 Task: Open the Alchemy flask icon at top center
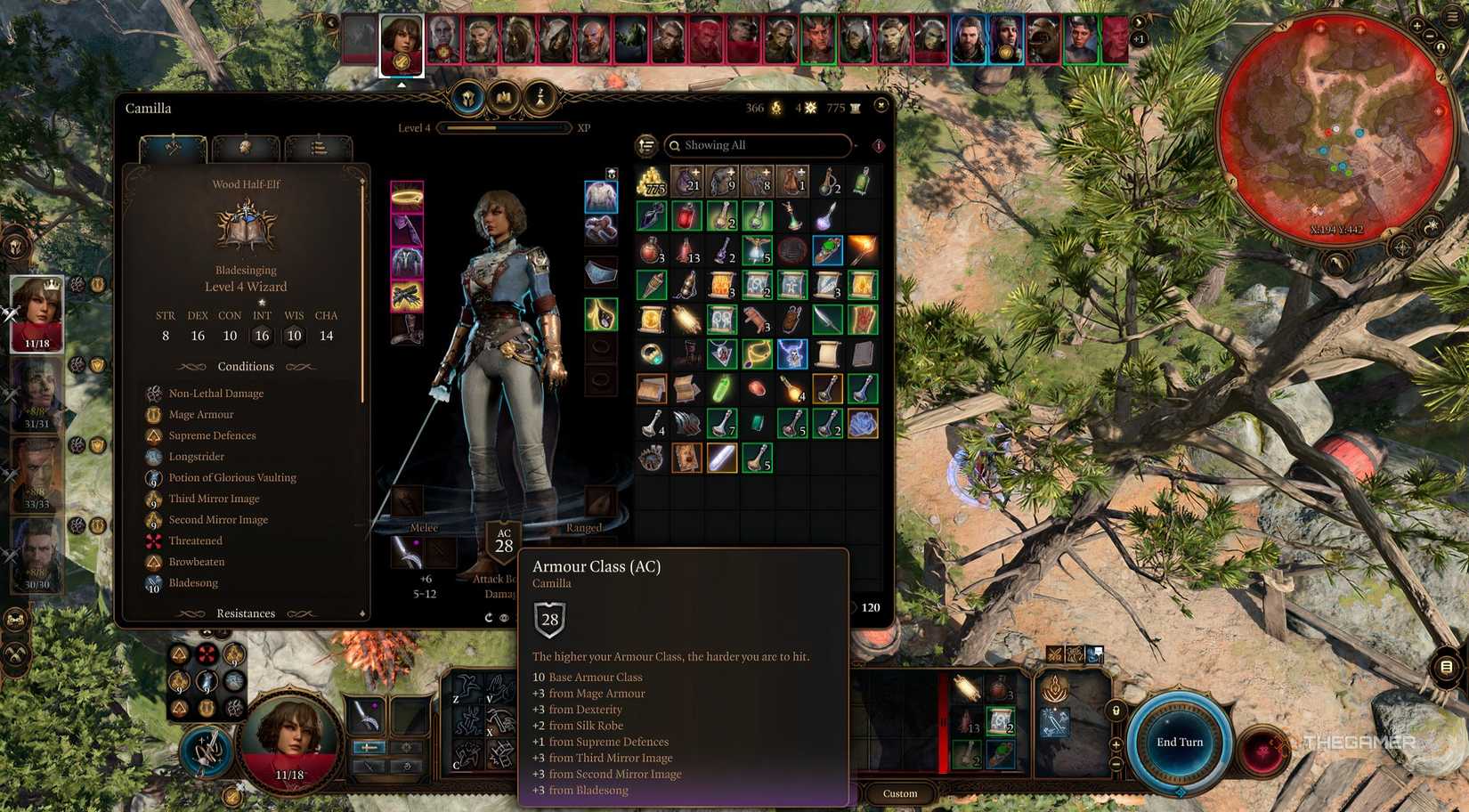[540, 100]
